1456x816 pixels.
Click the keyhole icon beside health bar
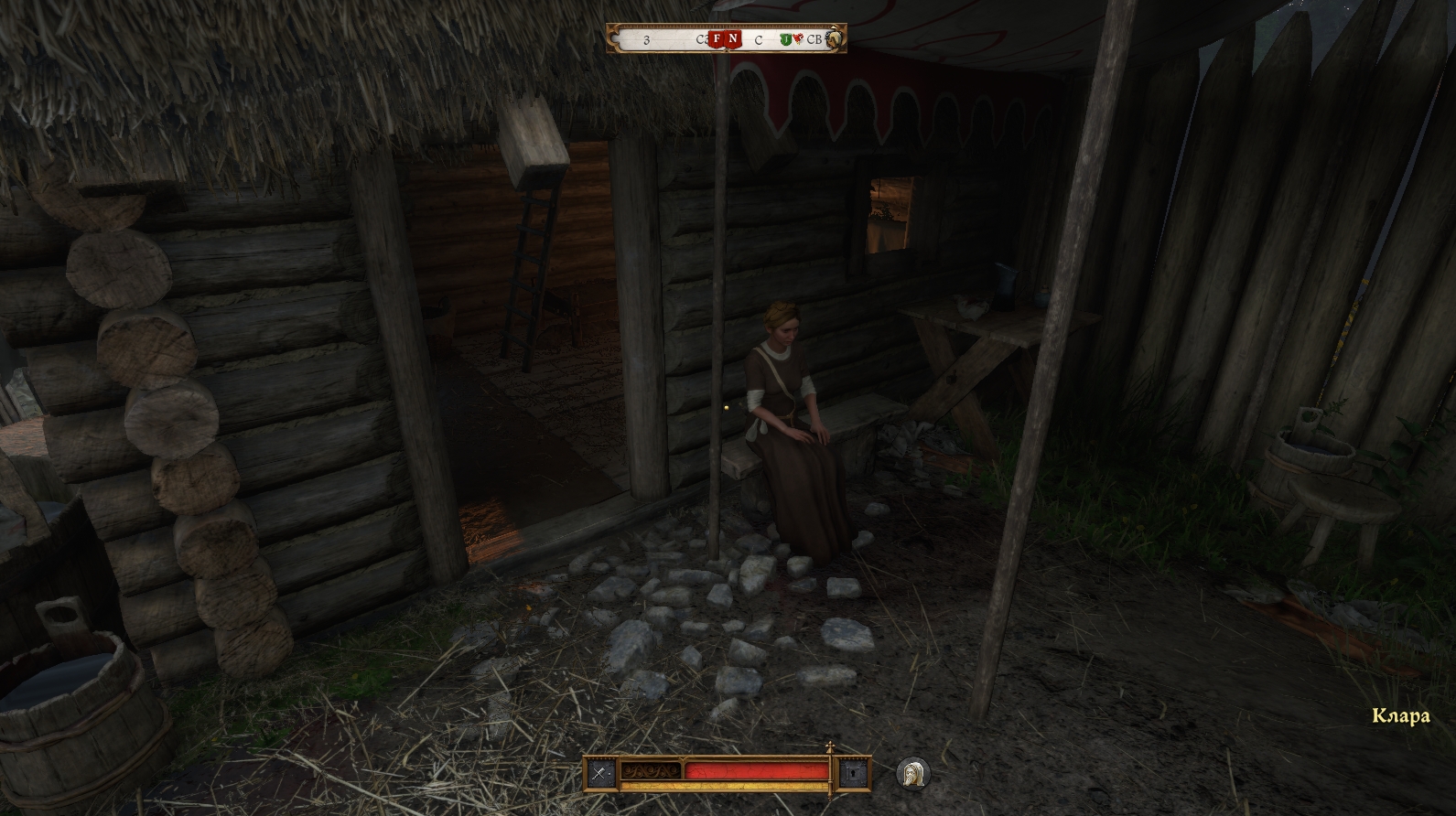tap(853, 773)
